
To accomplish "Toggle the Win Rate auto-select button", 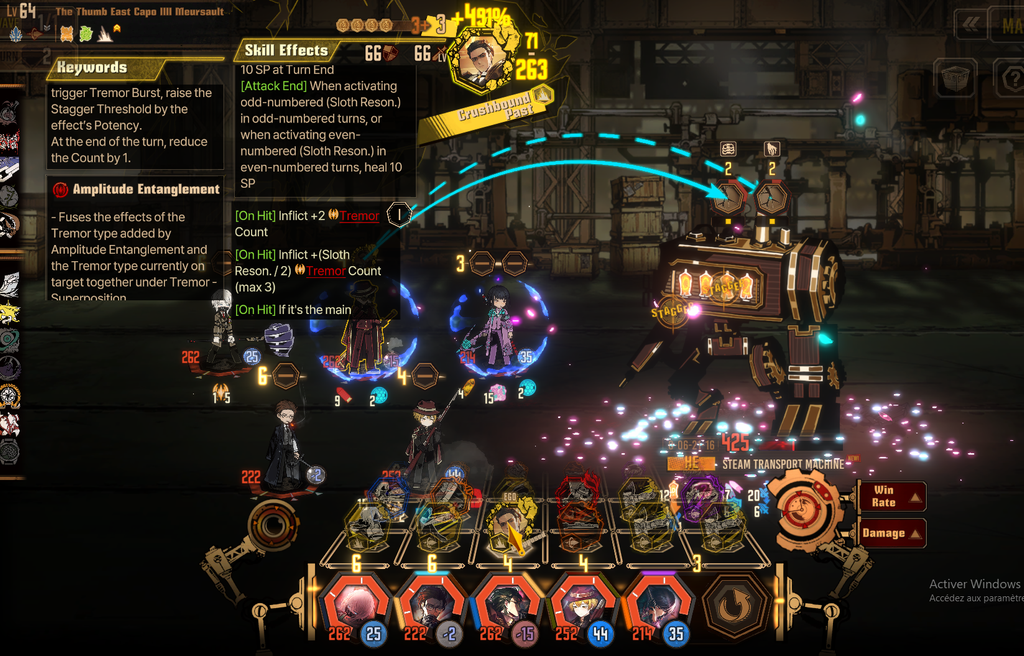I will [891, 496].
